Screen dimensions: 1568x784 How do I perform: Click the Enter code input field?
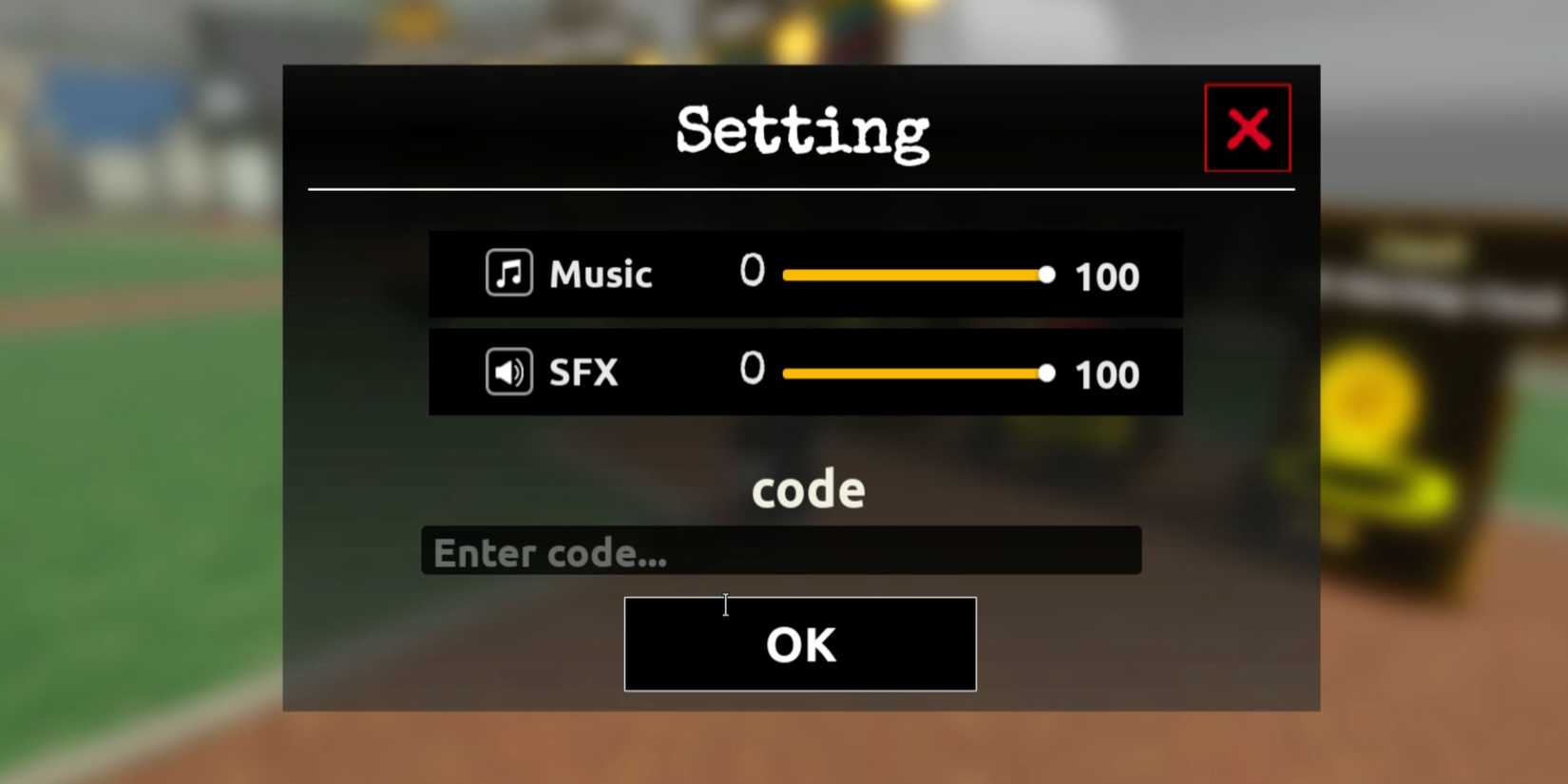point(781,551)
